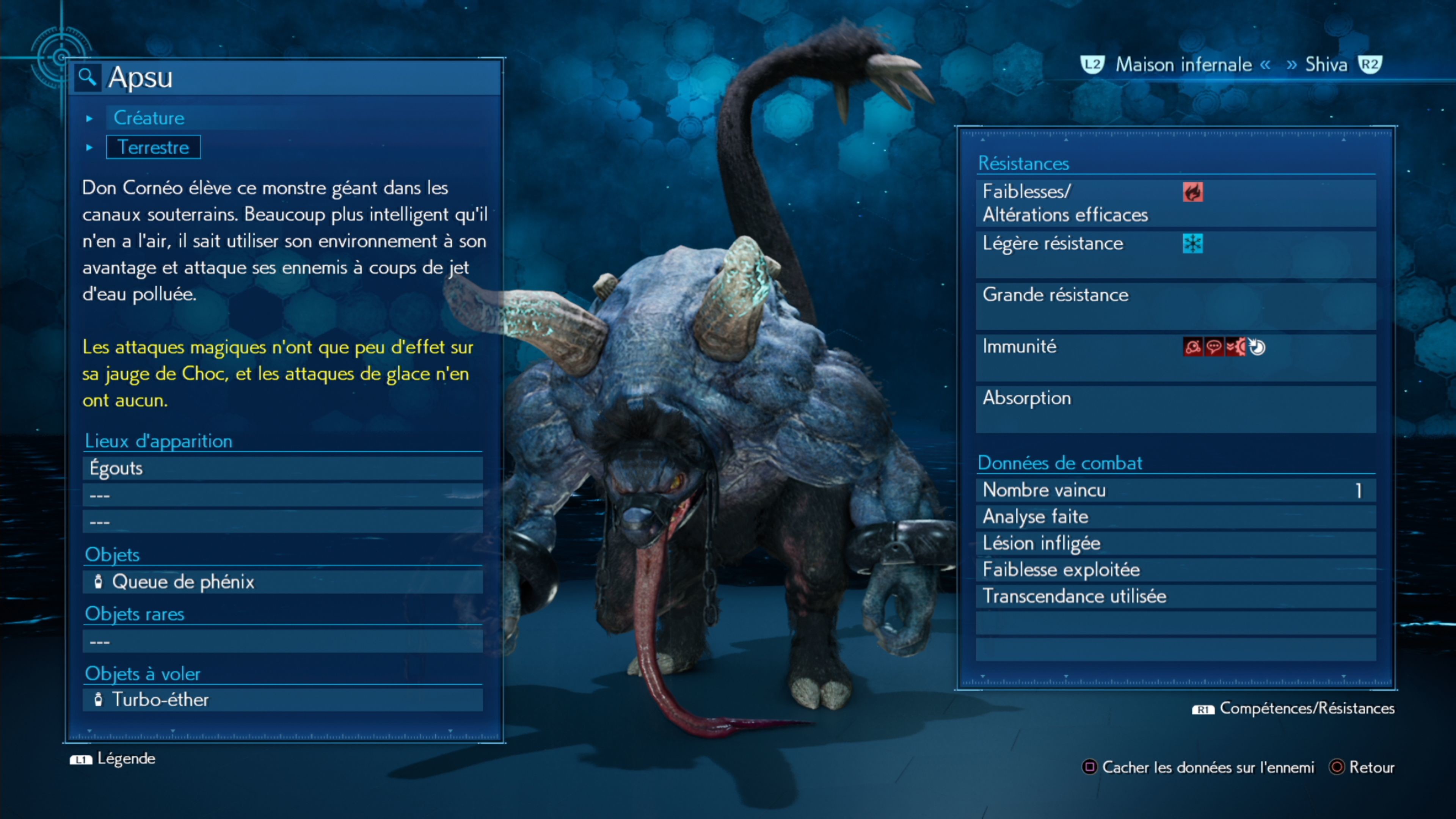The image size is (1456, 819).
Task: Select the Turbo-éther steal item row
Action: (x=282, y=700)
